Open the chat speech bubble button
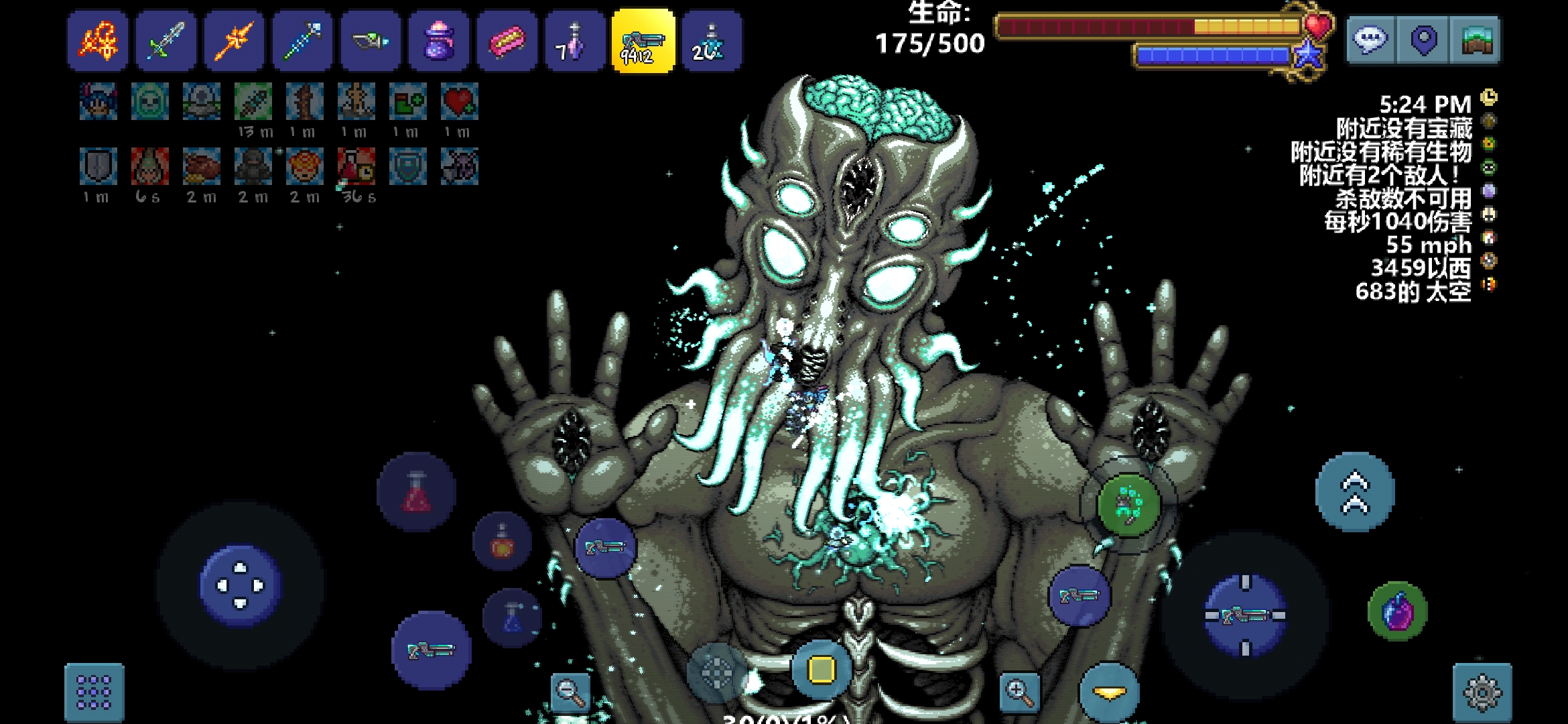This screenshot has width=1568, height=724. 1370,40
